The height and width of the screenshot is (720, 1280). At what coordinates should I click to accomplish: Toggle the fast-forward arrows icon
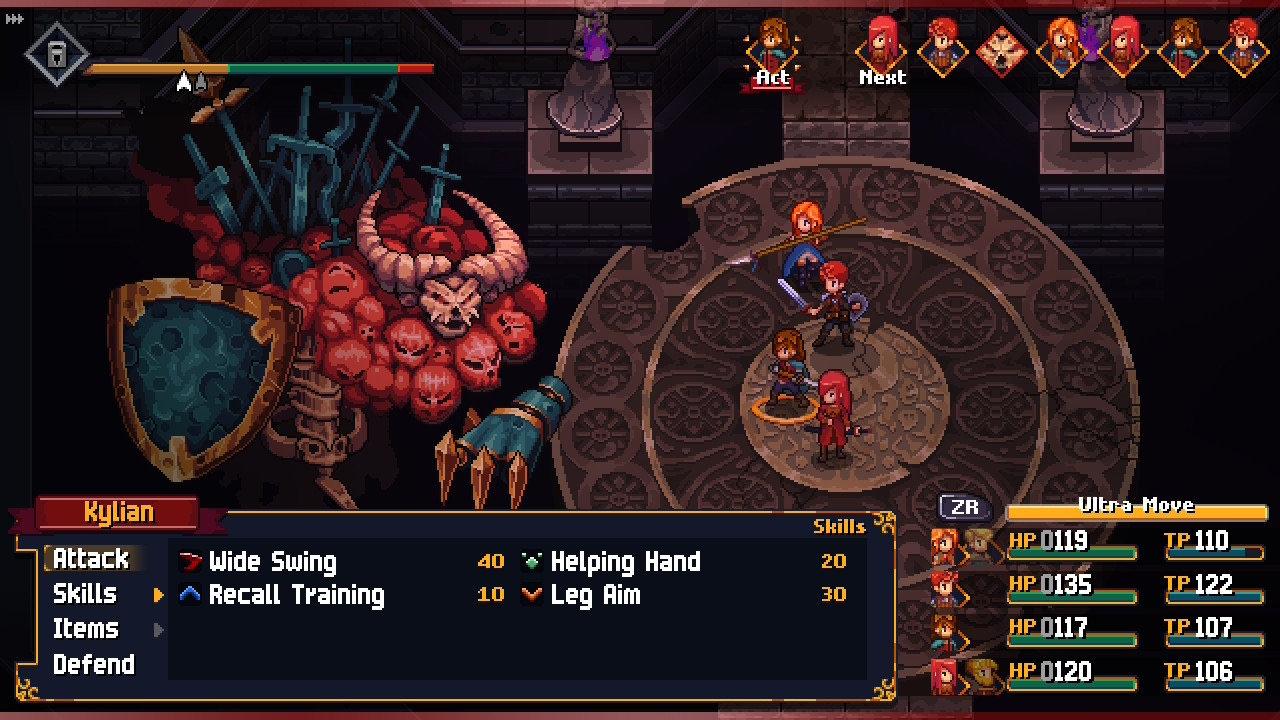[x=14, y=19]
